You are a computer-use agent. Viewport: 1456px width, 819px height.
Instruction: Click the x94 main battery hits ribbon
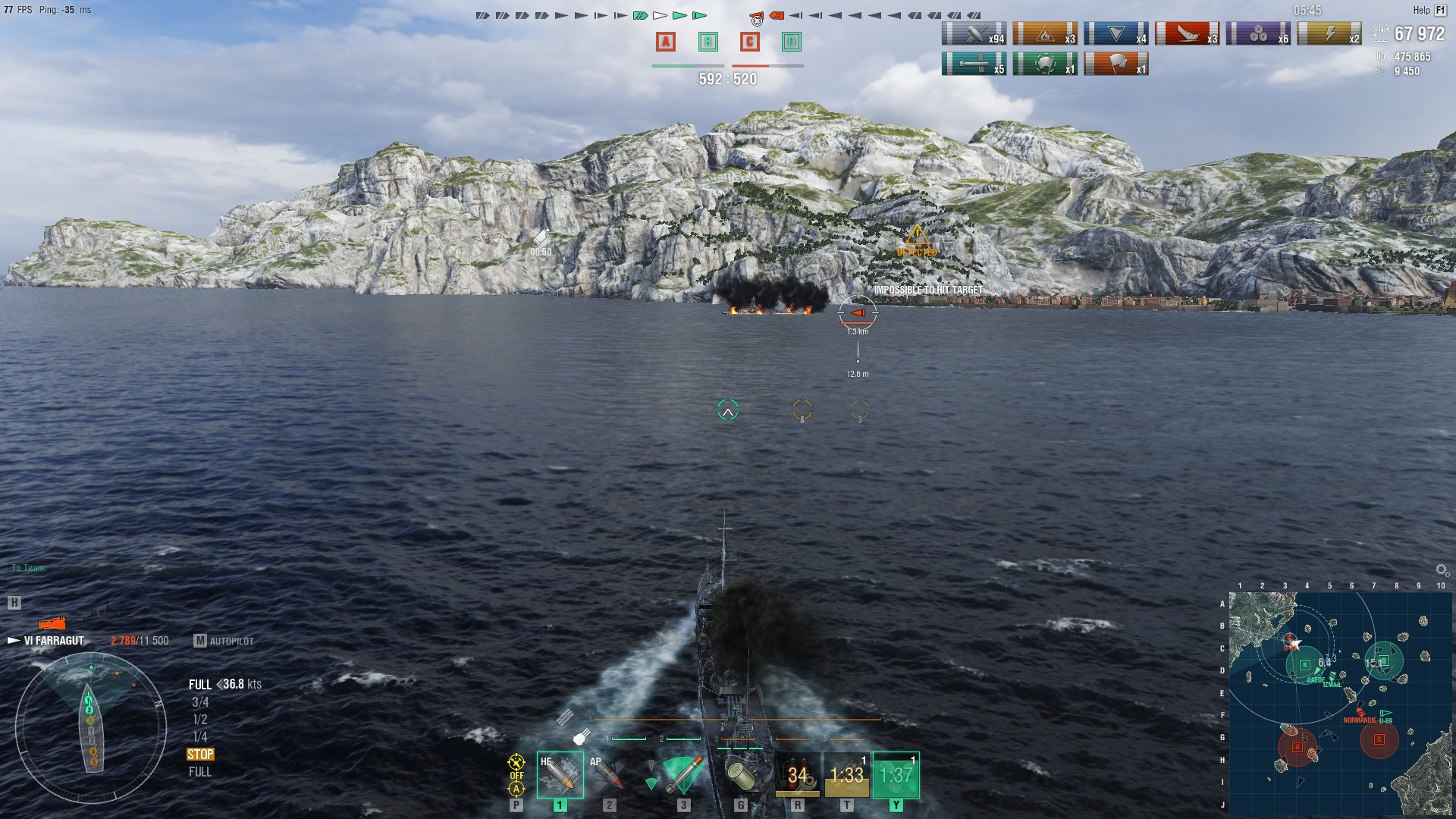click(974, 34)
